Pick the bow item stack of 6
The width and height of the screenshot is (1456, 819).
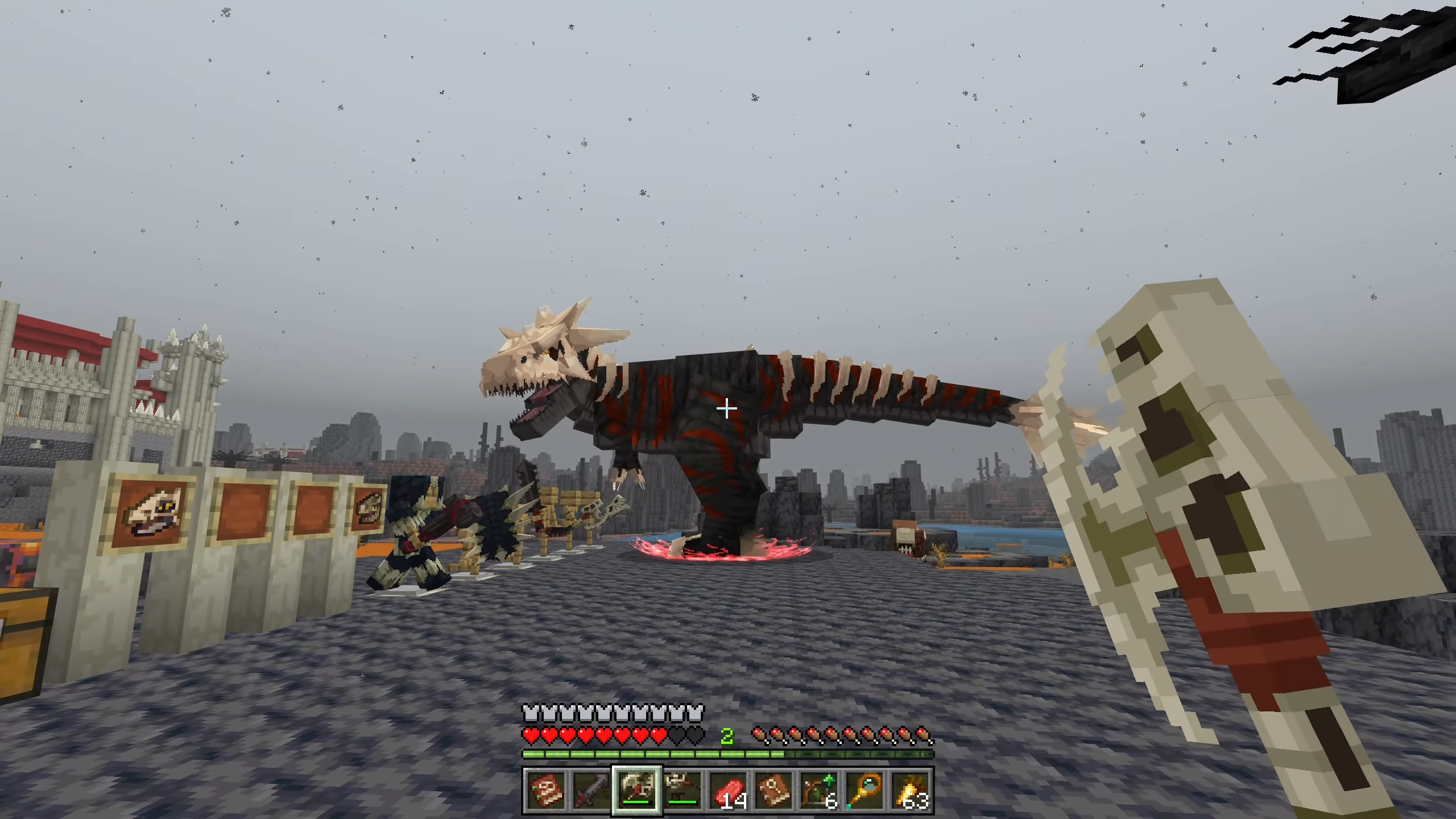click(x=819, y=791)
